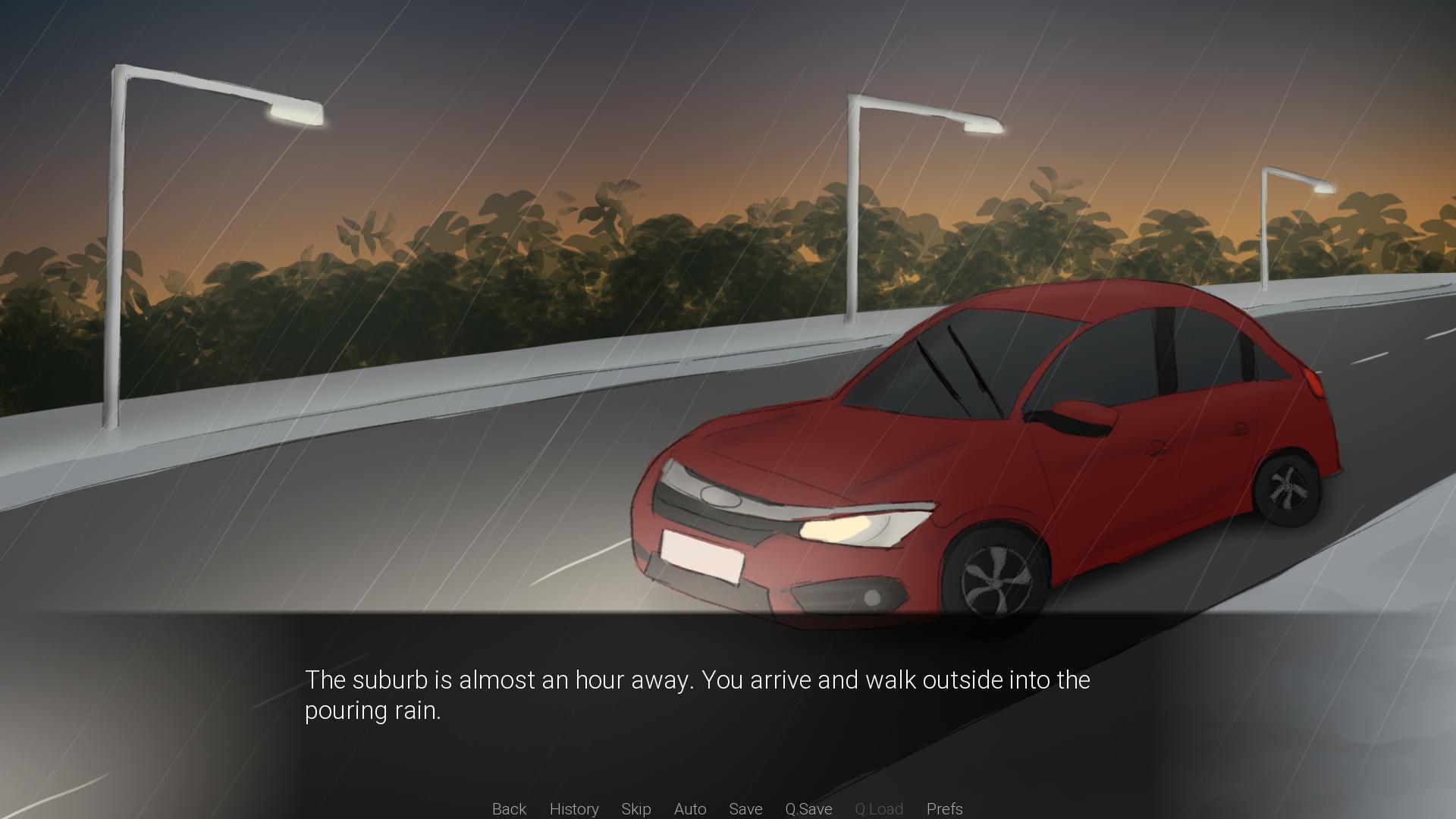Toggle Skip mode off
Screen dimensions: 1456x819
[x=636, y=809]
